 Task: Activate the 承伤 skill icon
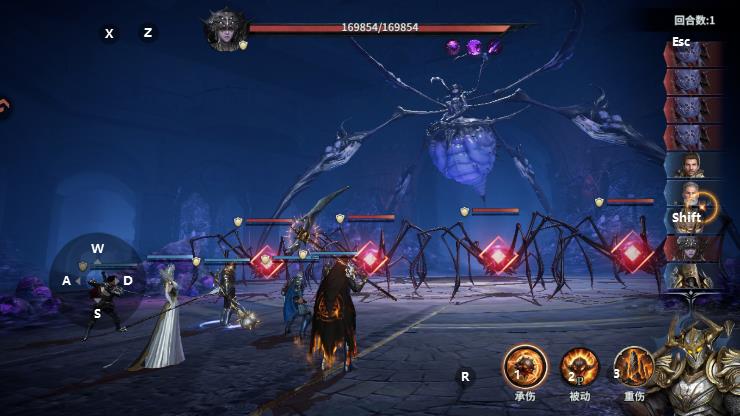pos(525,366)
